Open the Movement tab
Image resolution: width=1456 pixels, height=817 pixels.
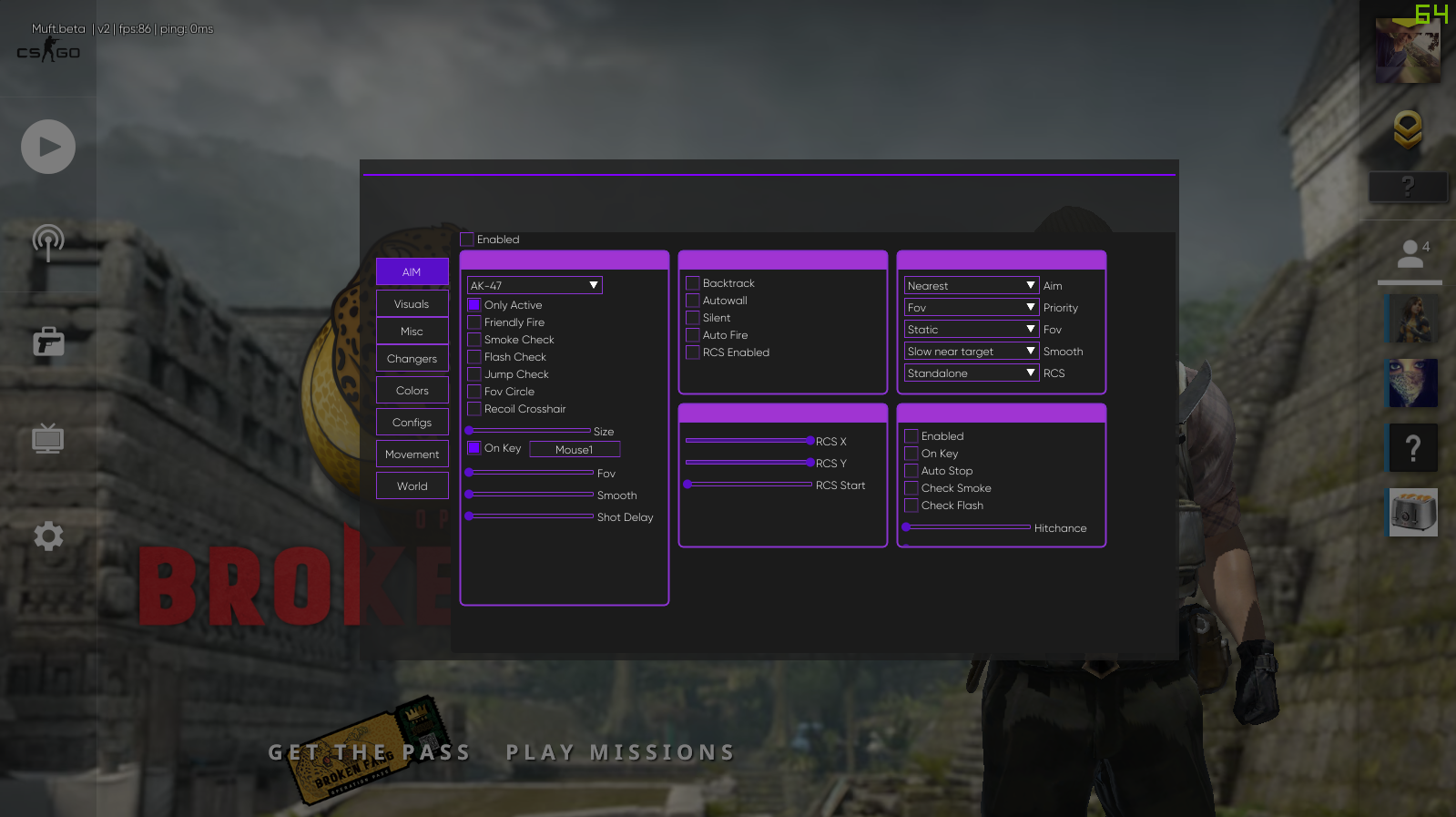click(x=412, y=454)
